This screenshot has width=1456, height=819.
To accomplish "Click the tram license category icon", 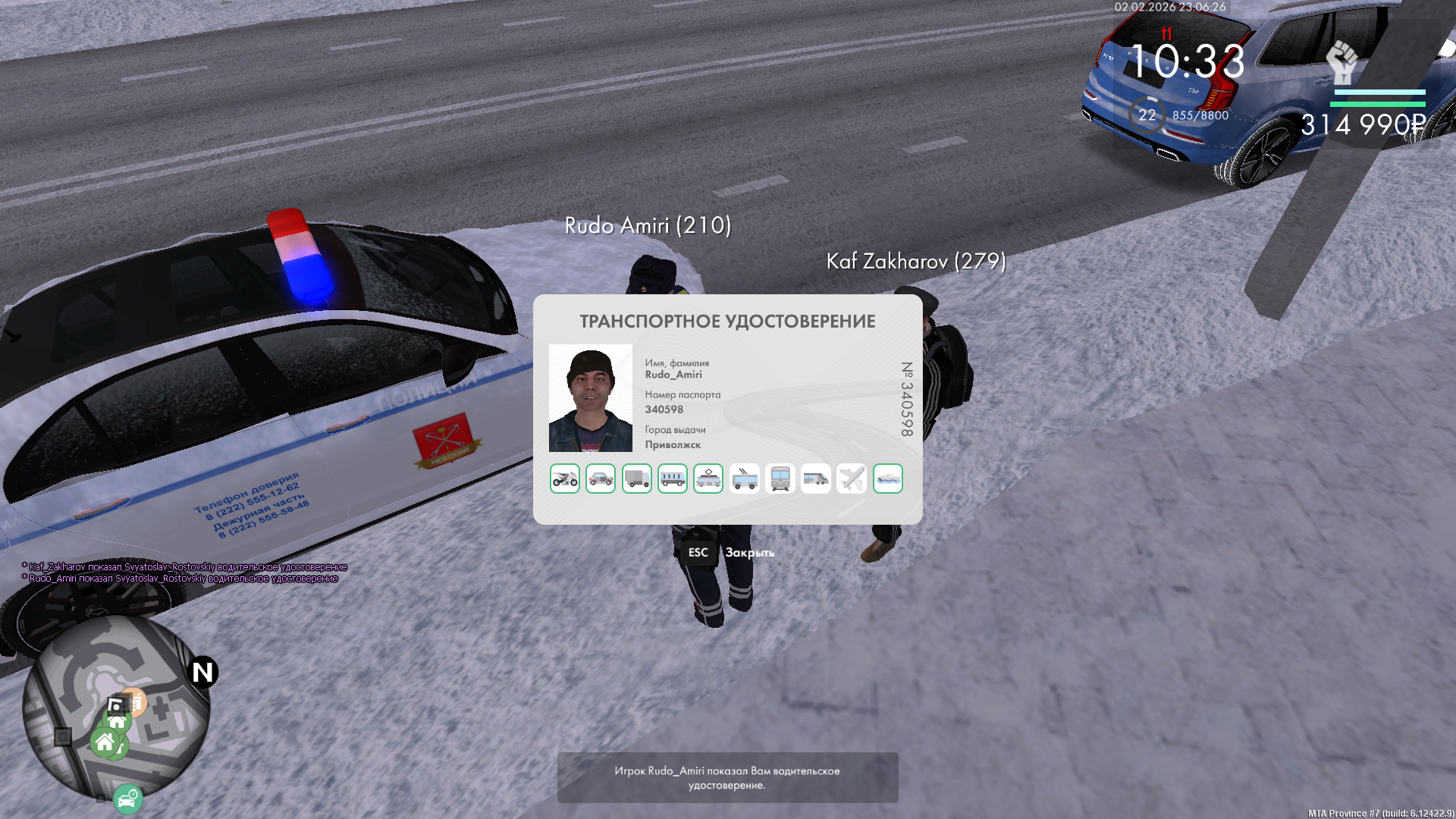I will 708,479.
